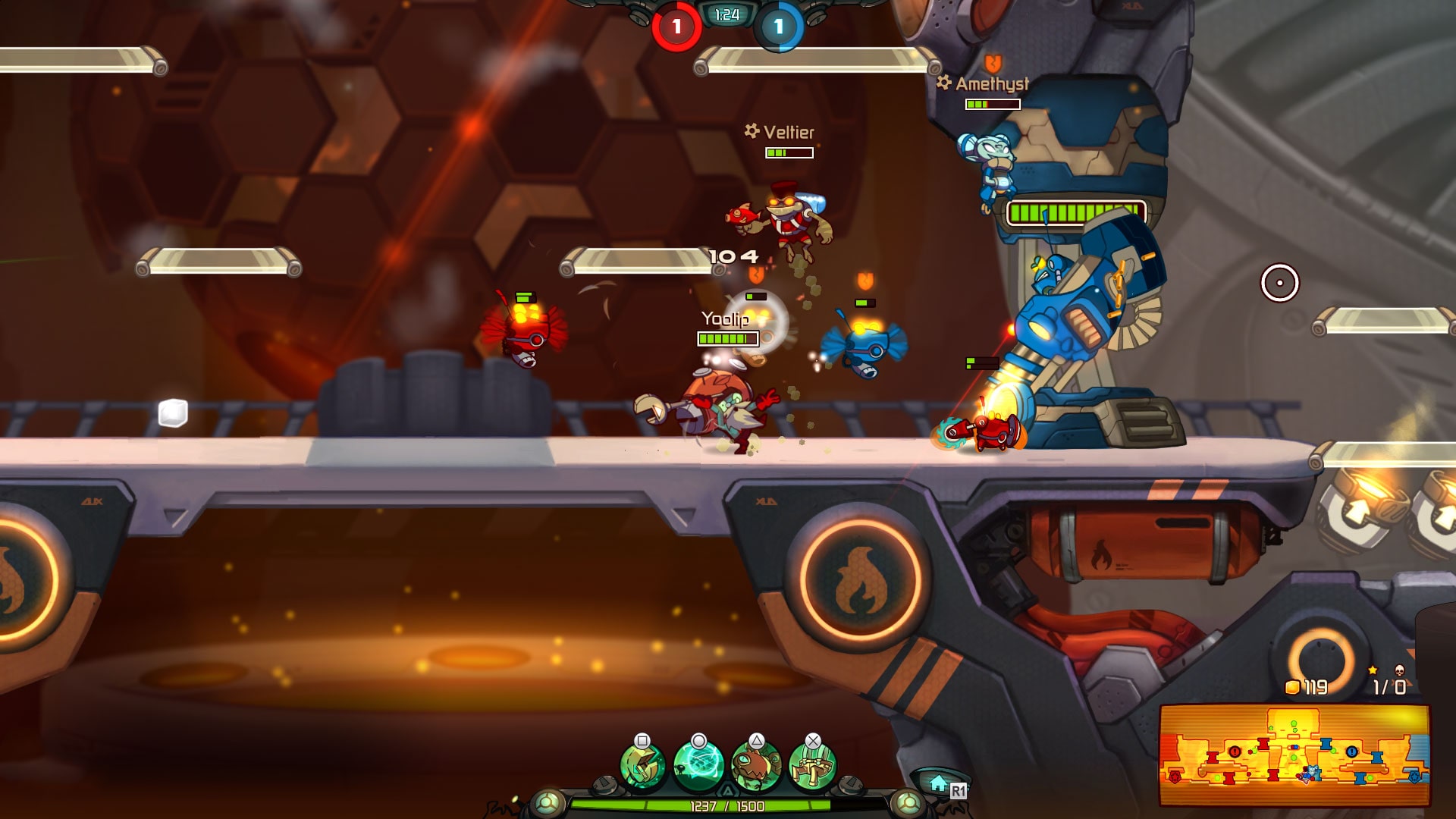
Task: Select the X ability showing the golden trousers
Action: (x=811, y=764)
